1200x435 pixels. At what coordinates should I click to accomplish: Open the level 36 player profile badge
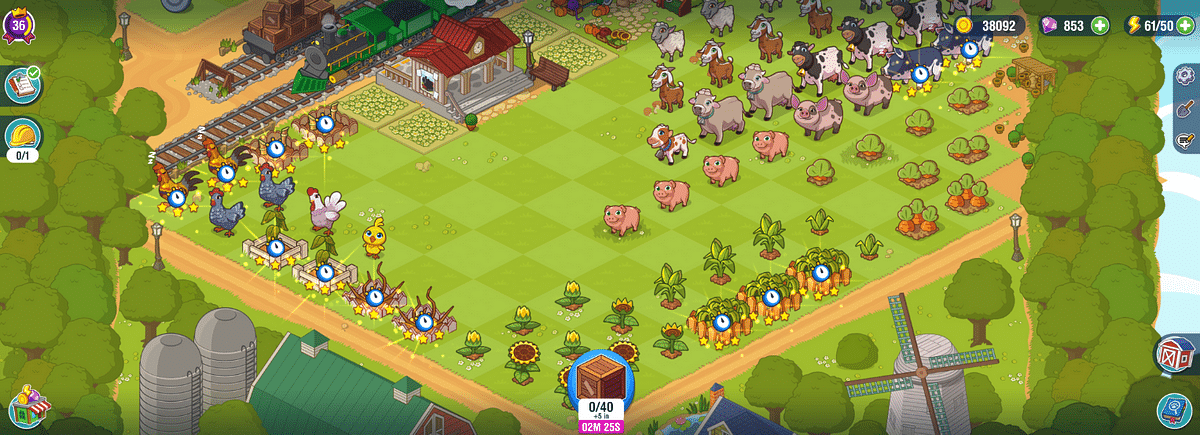[20, 24]
